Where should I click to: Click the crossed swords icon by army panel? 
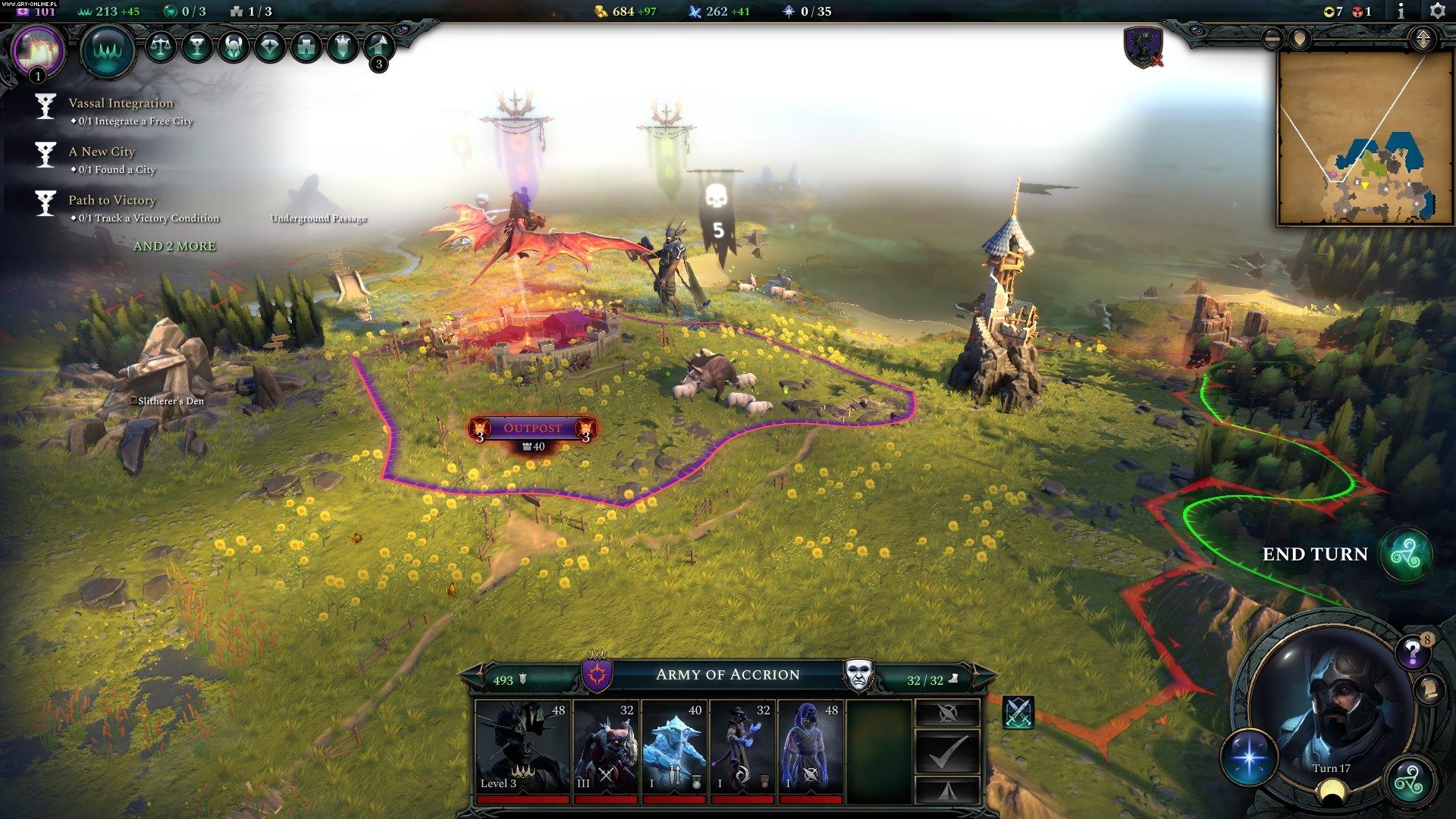(1018, 713)
